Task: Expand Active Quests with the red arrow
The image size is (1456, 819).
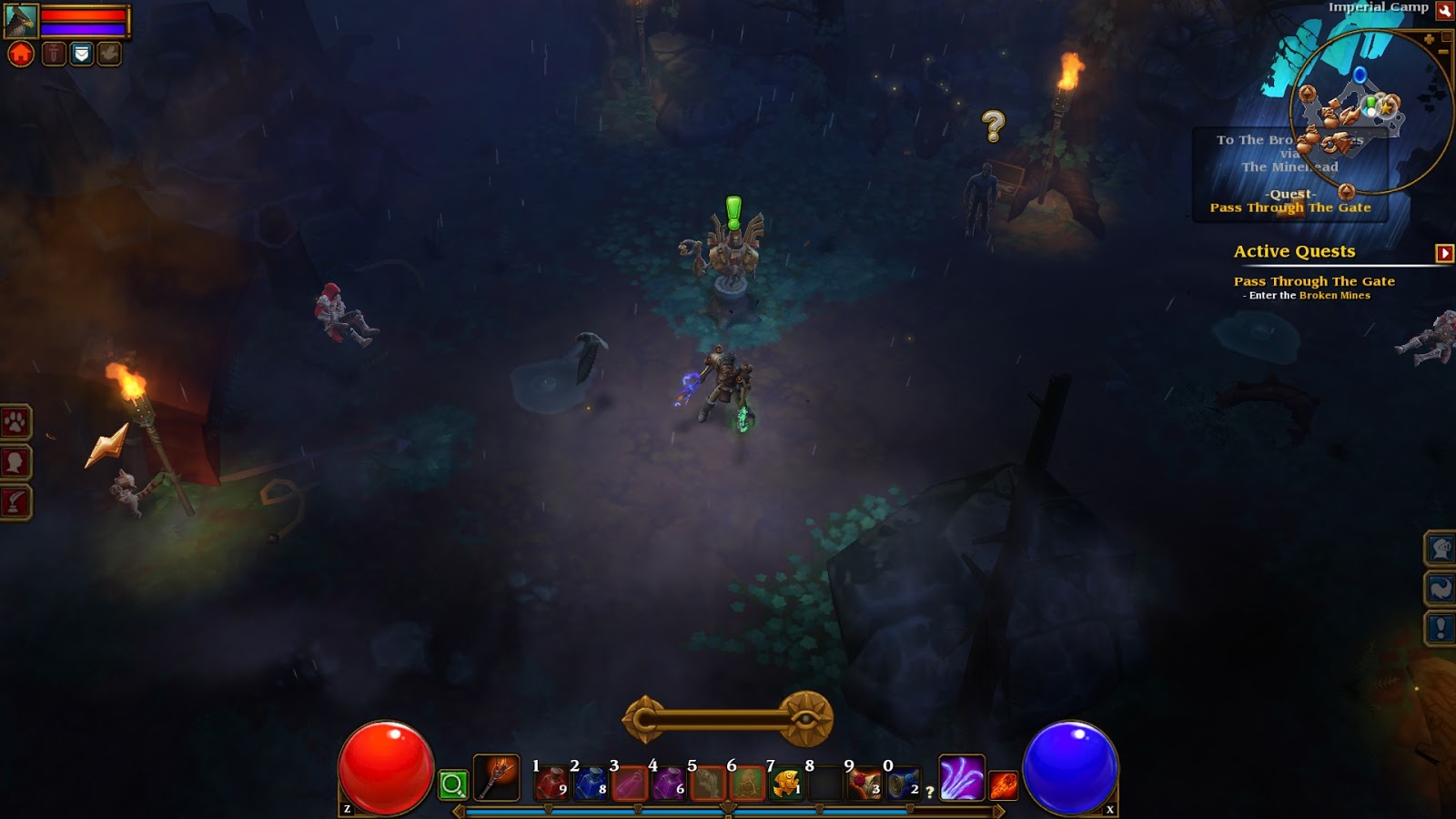Action: pos(1445,251)
